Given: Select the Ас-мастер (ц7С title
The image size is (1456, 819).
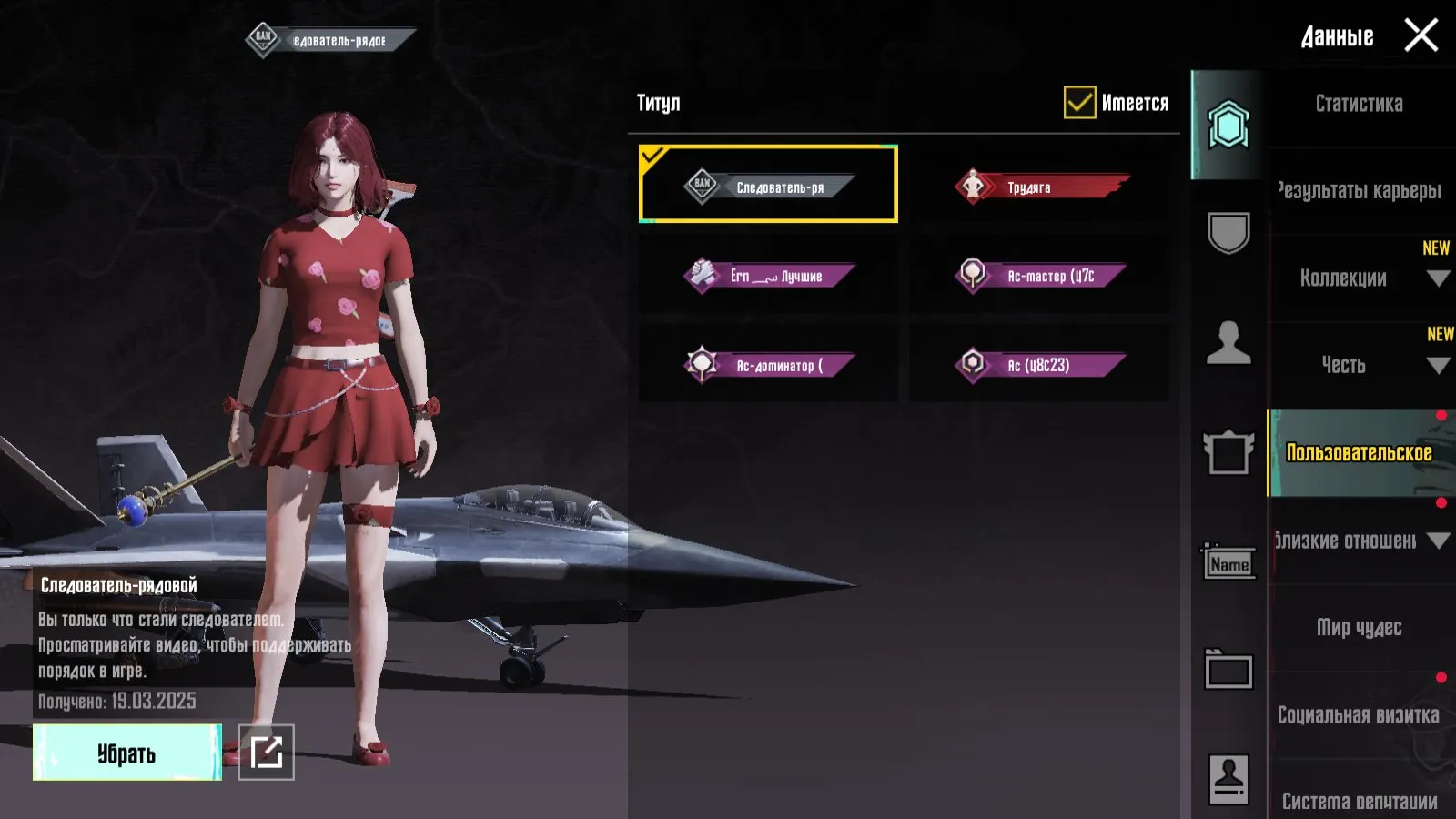Looking at the screenshot, I should point(1040,276).
